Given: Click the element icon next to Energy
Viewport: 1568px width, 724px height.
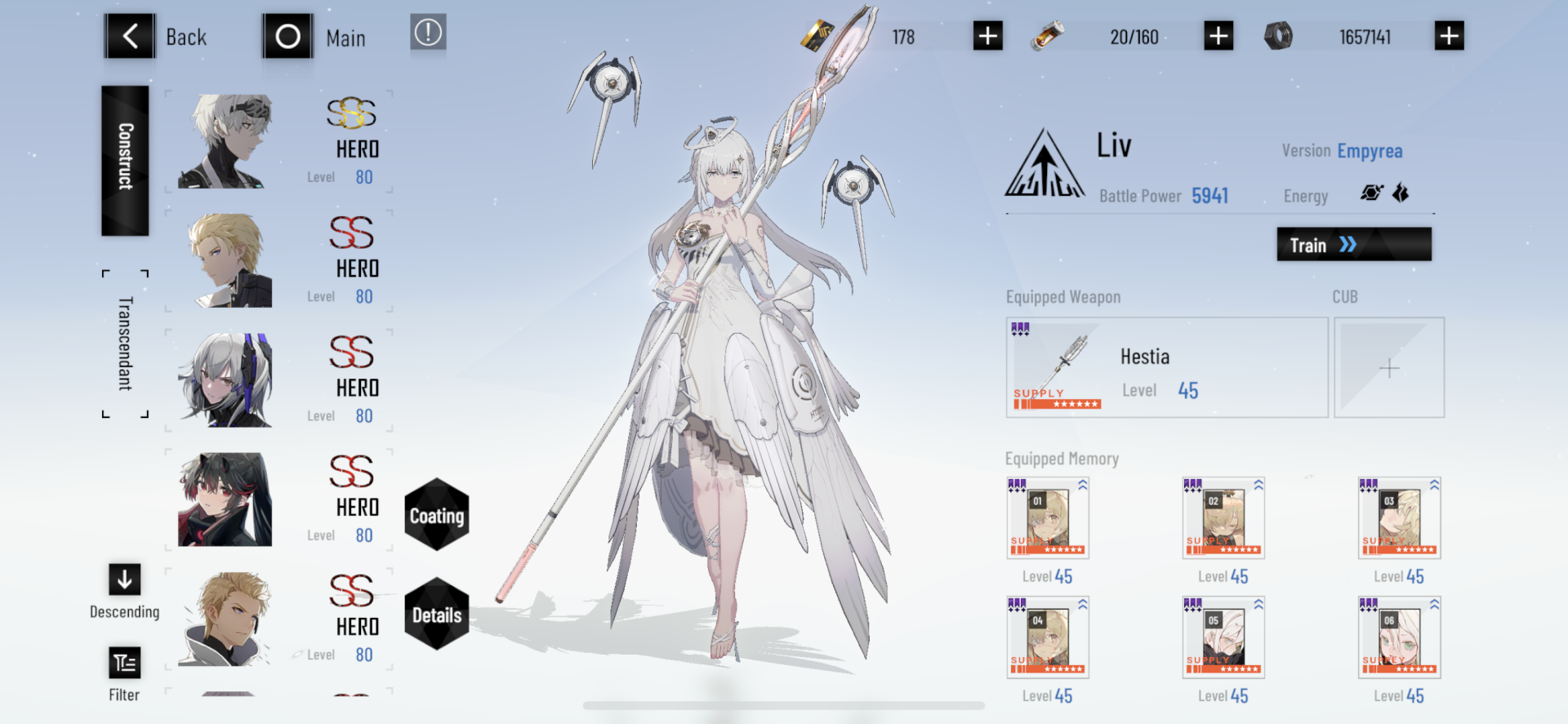Looking at the screenshot, I should pos(1371,193).
